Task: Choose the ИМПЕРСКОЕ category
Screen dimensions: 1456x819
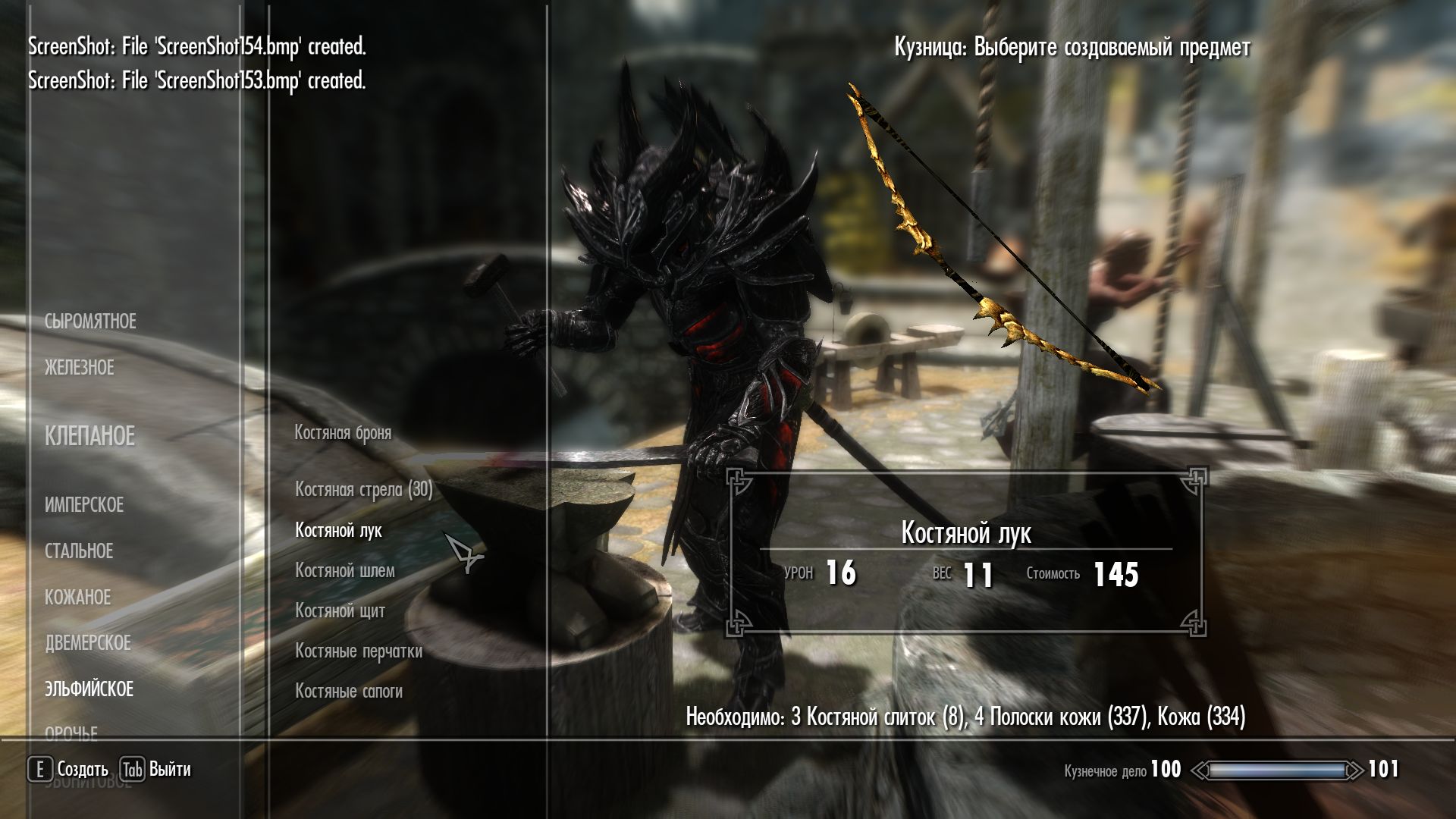Action: point(83,505)
